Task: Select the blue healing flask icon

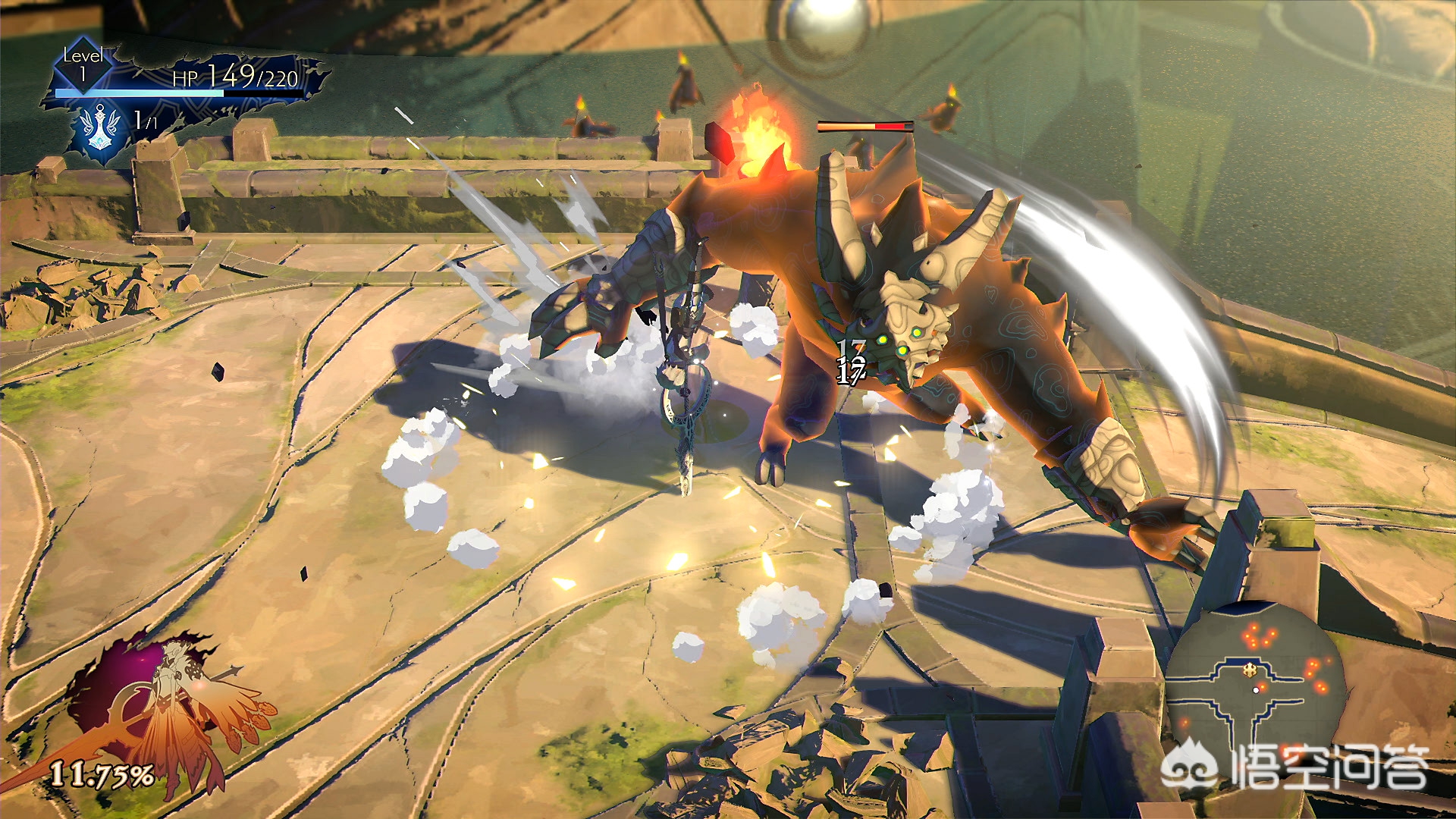Action: pyautogui.click(x=100, y=128)
